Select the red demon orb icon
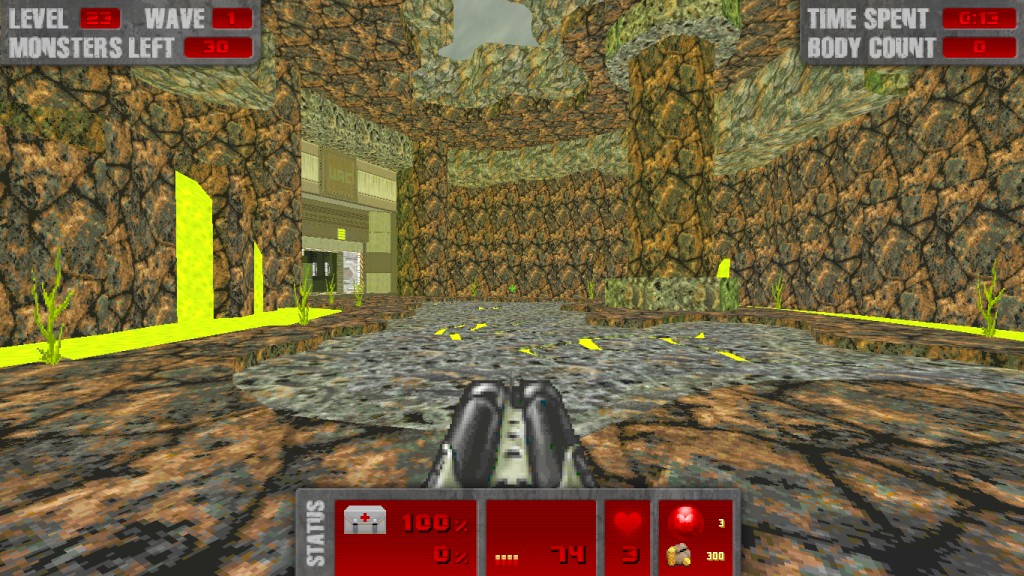Viewport: 1024px width, 576px height. 684,520
